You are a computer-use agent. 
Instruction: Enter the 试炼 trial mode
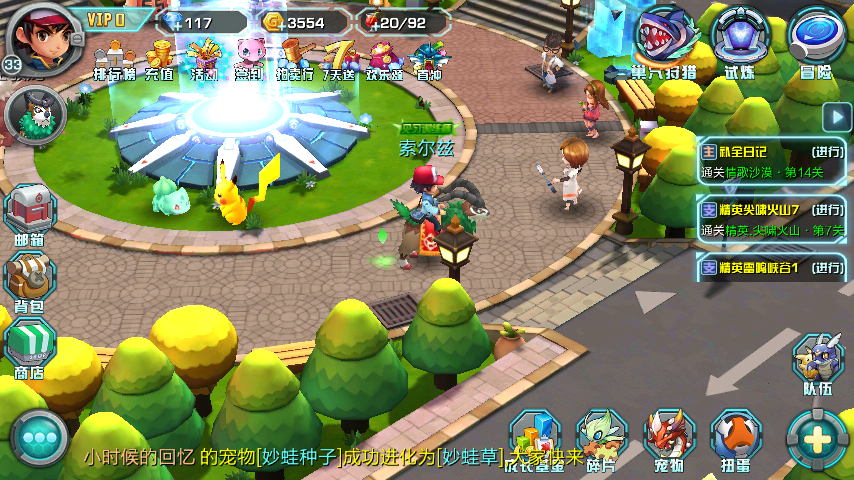(x=740, y=42)
